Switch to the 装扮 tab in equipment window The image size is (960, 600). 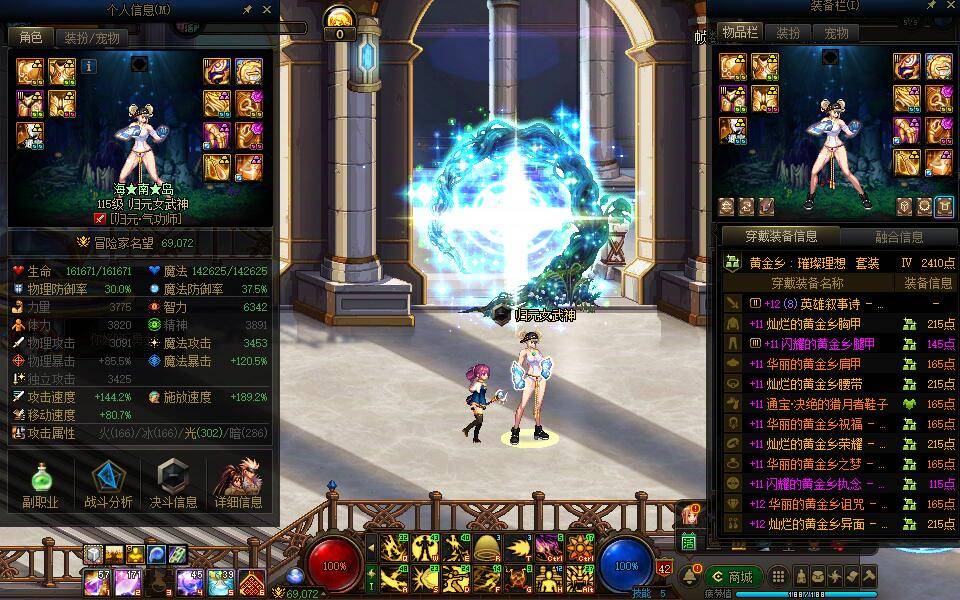pyautogui.click(x=788, y=33)
